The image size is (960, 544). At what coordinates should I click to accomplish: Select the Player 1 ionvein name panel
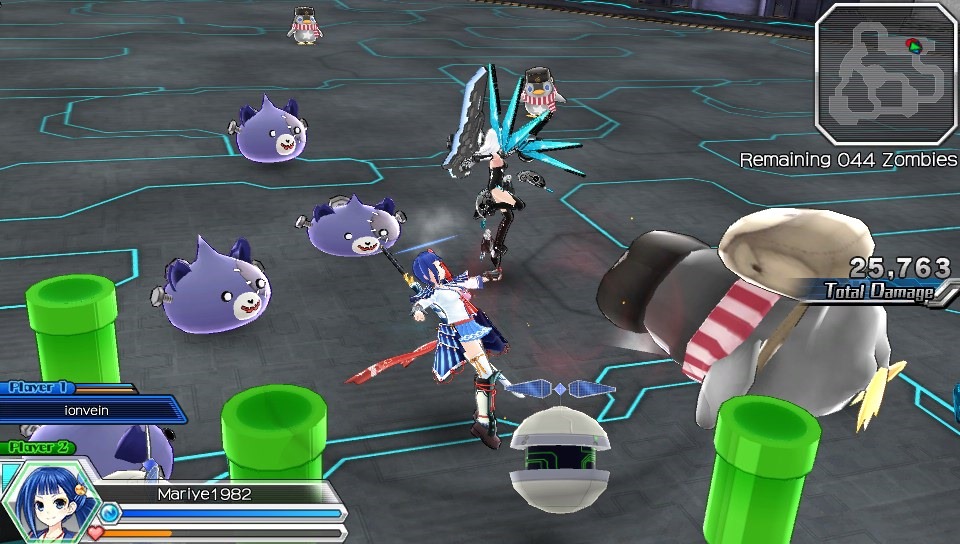[x=90, y=408]
